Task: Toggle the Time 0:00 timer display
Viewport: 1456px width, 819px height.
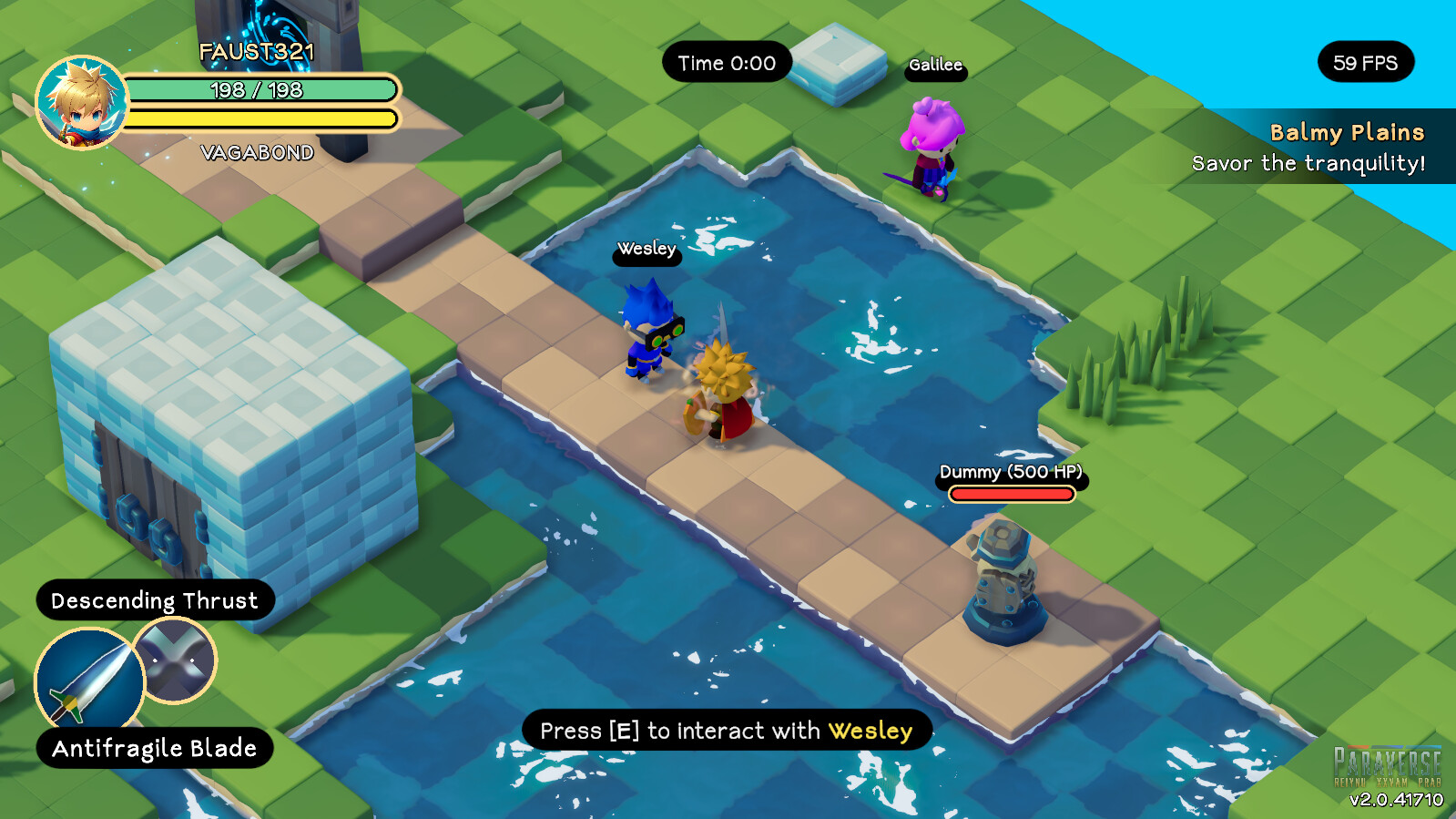Action: [x=726, y=63]
